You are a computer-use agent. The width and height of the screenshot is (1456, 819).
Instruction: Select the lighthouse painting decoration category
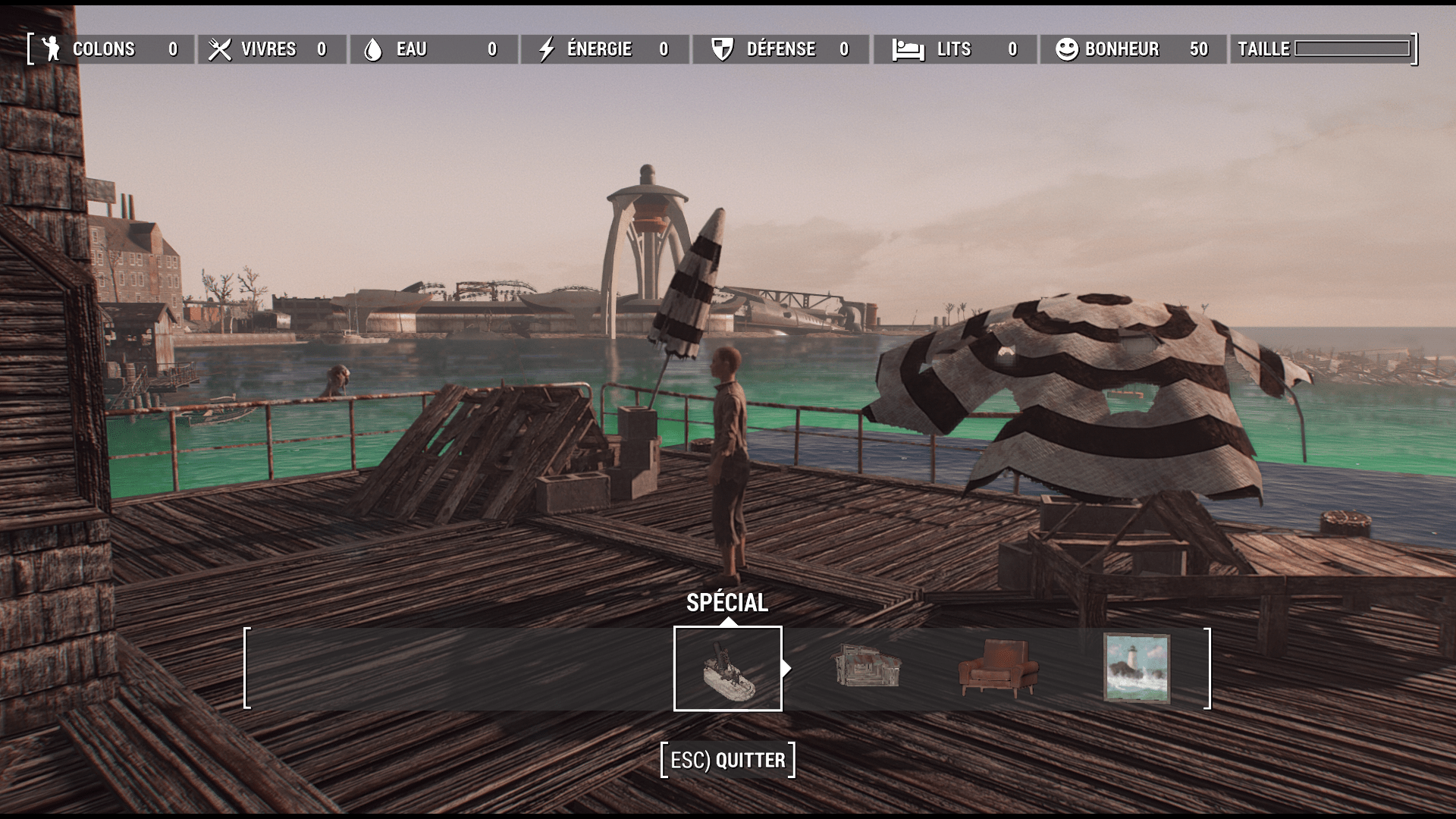[x=1136, y=668]
